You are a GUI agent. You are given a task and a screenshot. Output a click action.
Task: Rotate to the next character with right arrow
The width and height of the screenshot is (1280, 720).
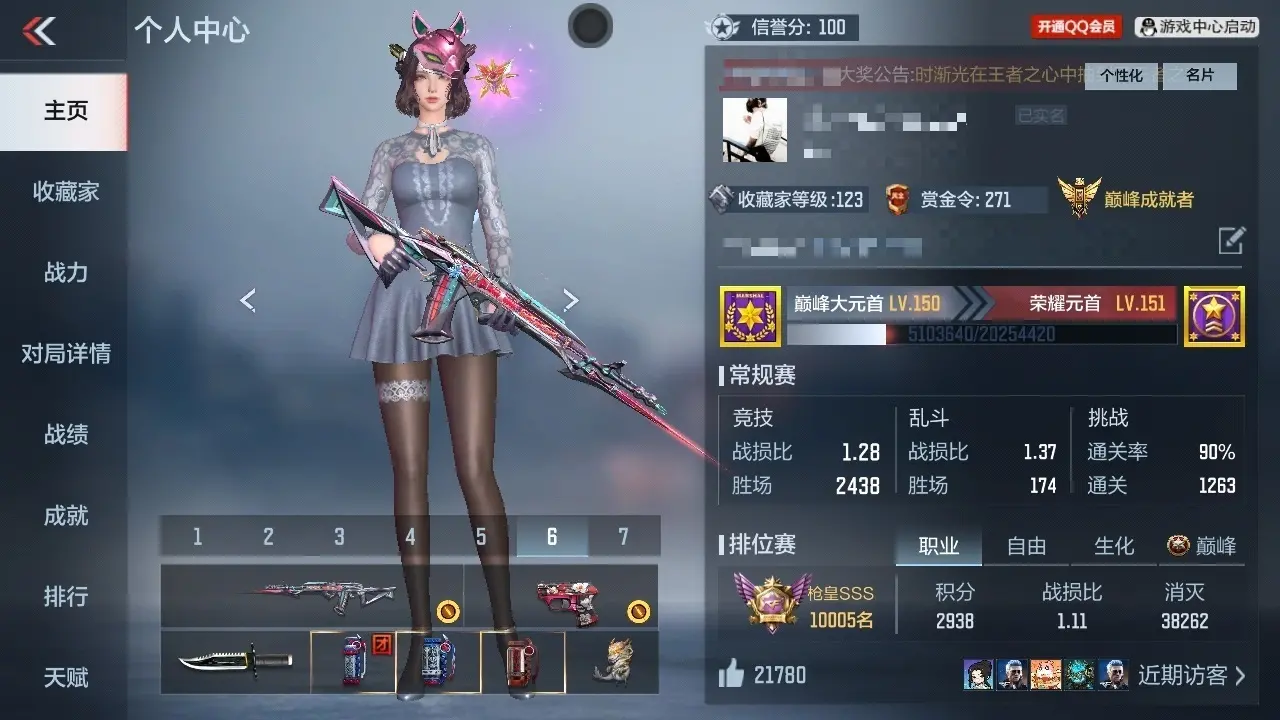point(570,300)
